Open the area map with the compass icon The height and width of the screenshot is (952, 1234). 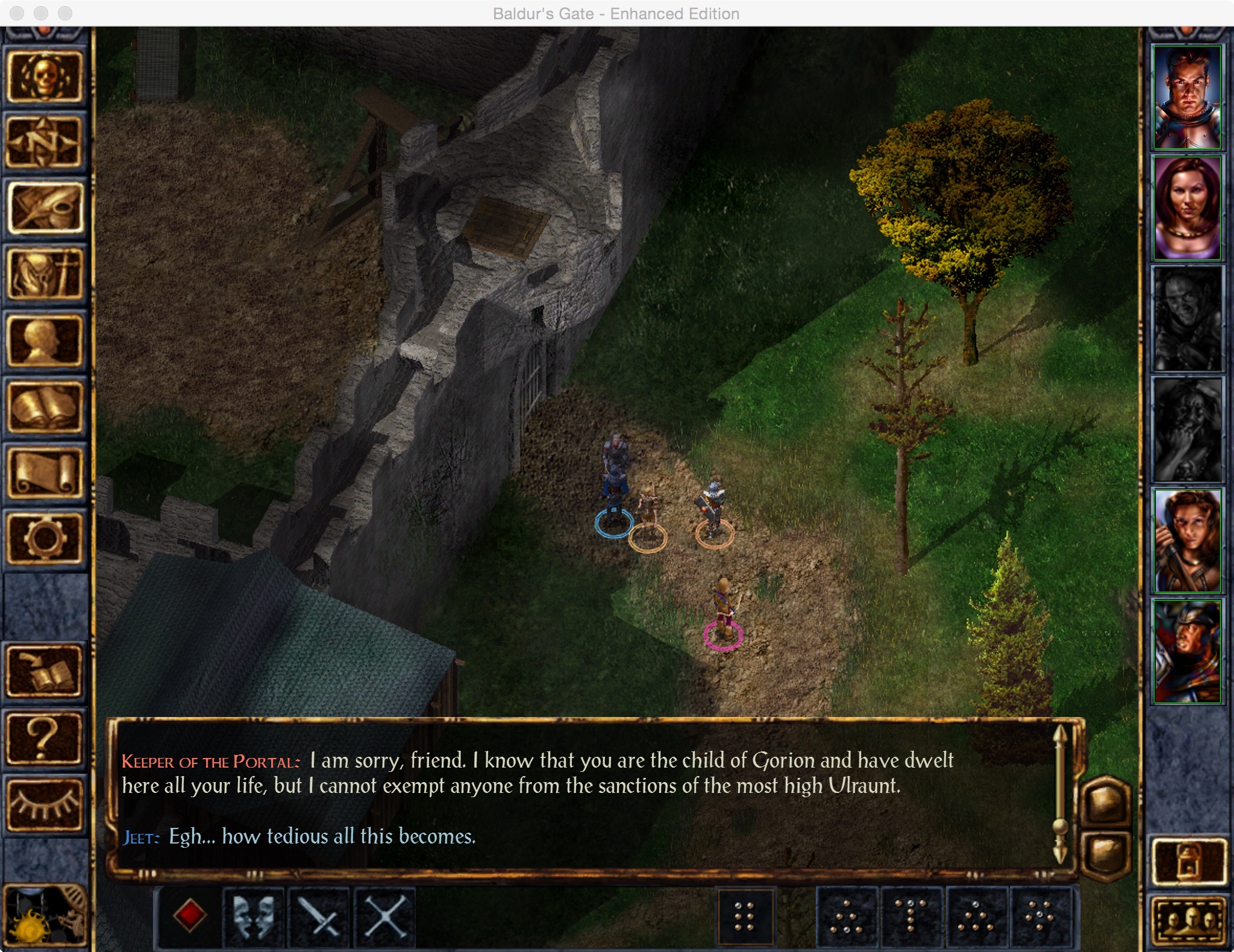(x=45, y=143)
